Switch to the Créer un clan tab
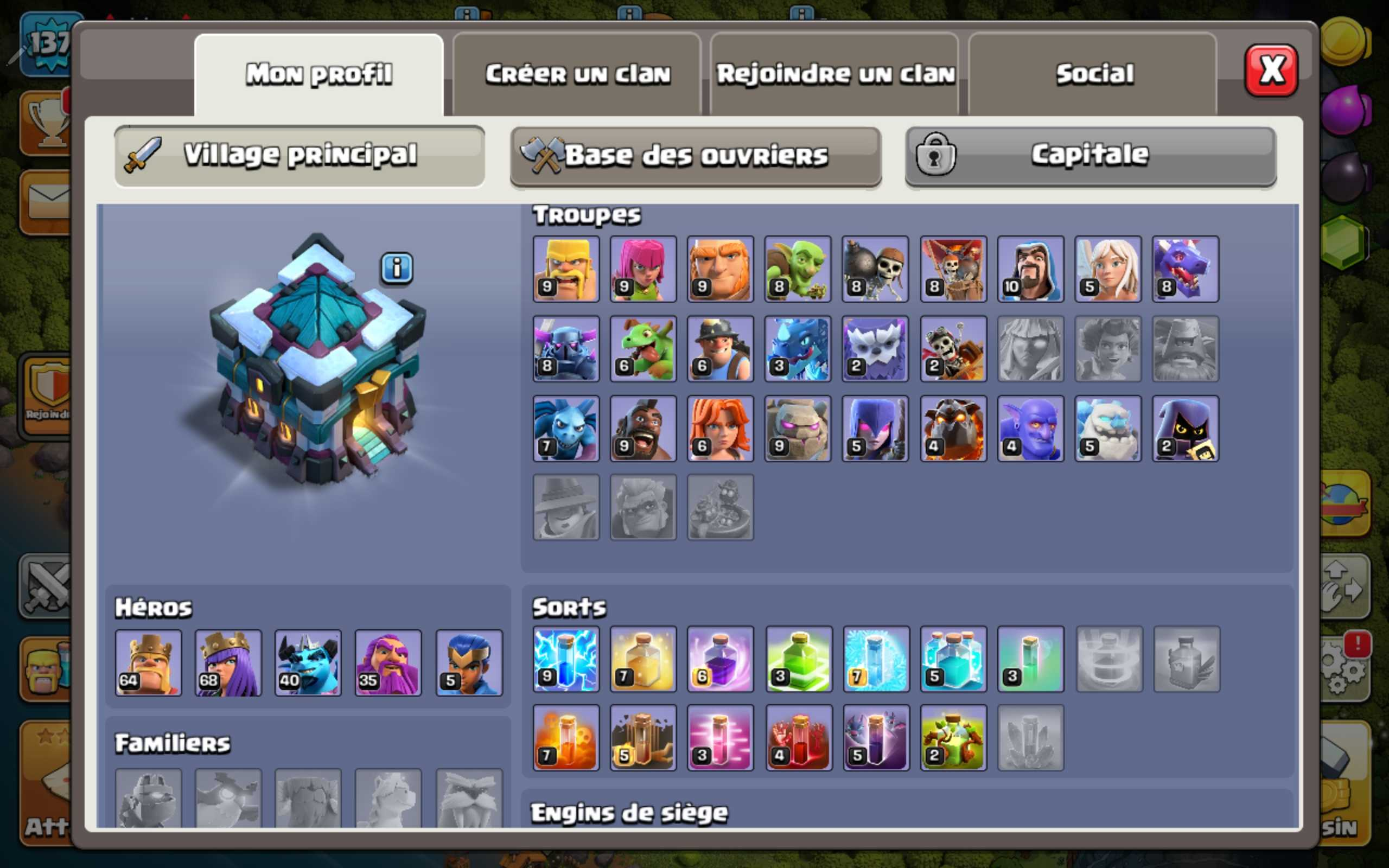 (x=577, y=72)
